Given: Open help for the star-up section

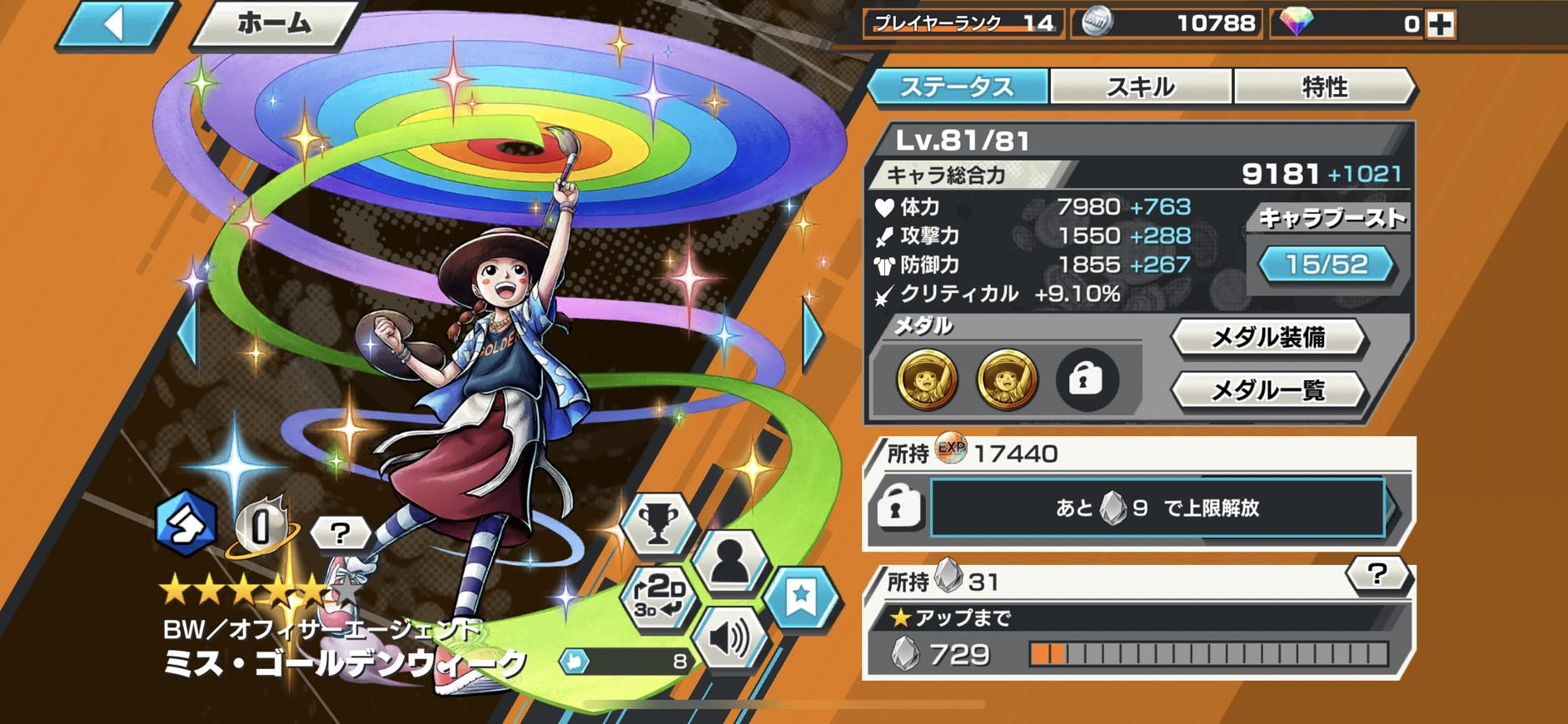Looking at the screenshot, I should pos(1377,574).
